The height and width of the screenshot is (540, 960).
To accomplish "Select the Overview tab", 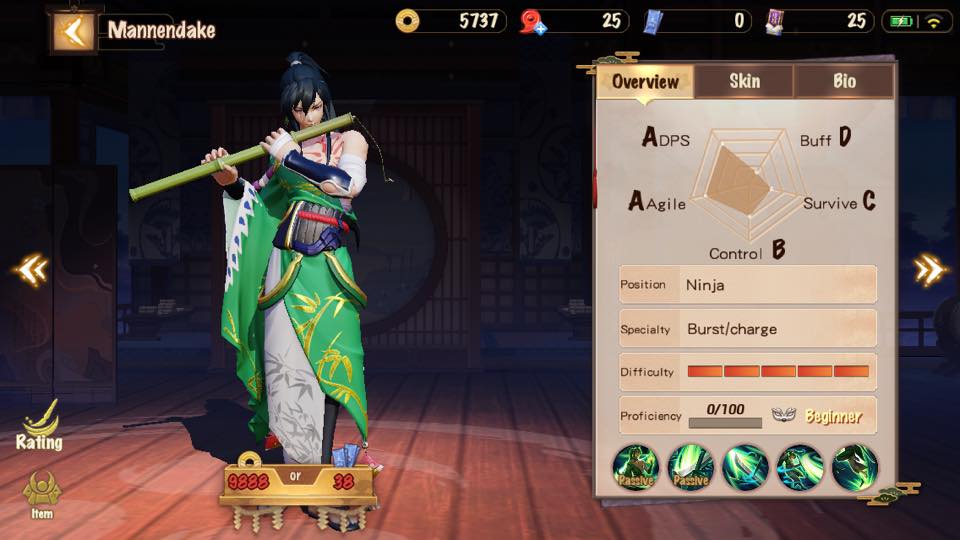I will 645,82.
